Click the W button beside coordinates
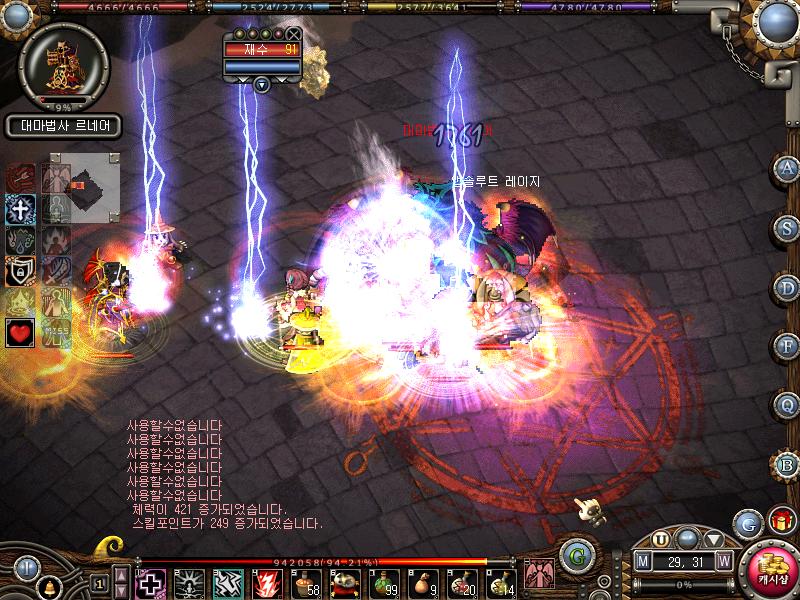Image resolution: width=800 pixels, height=600 pixels. pyautogui.click(x=723, y=563)
